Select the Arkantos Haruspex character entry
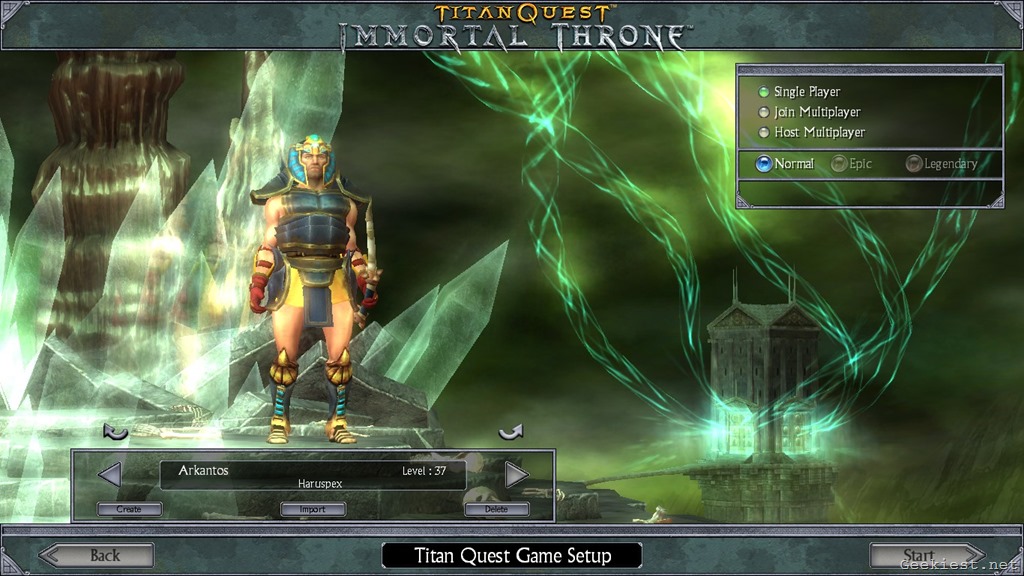Viewport: 1024px width, 576px height. [312, 475]
